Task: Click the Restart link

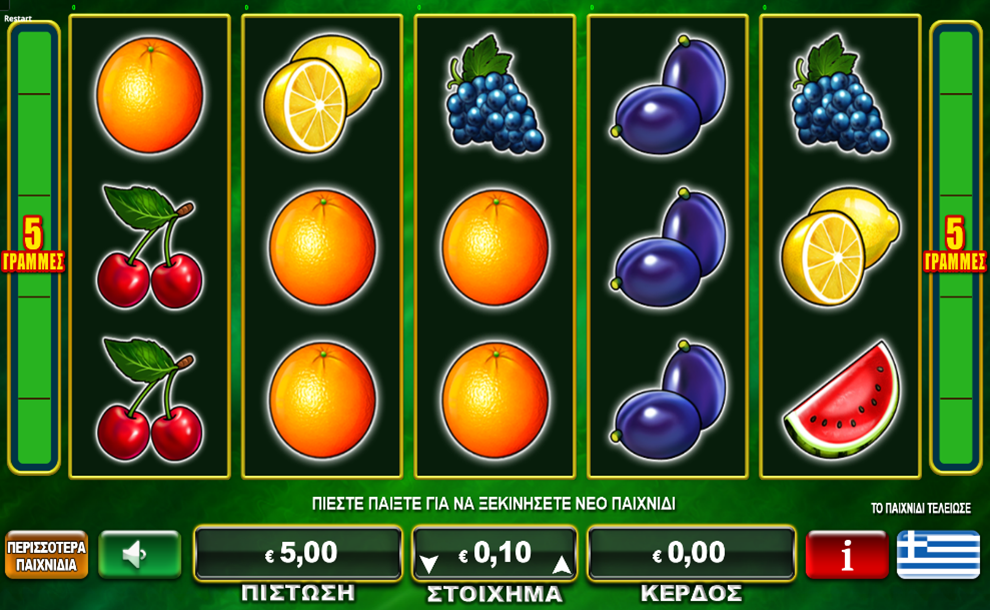Action: (17, 18)
